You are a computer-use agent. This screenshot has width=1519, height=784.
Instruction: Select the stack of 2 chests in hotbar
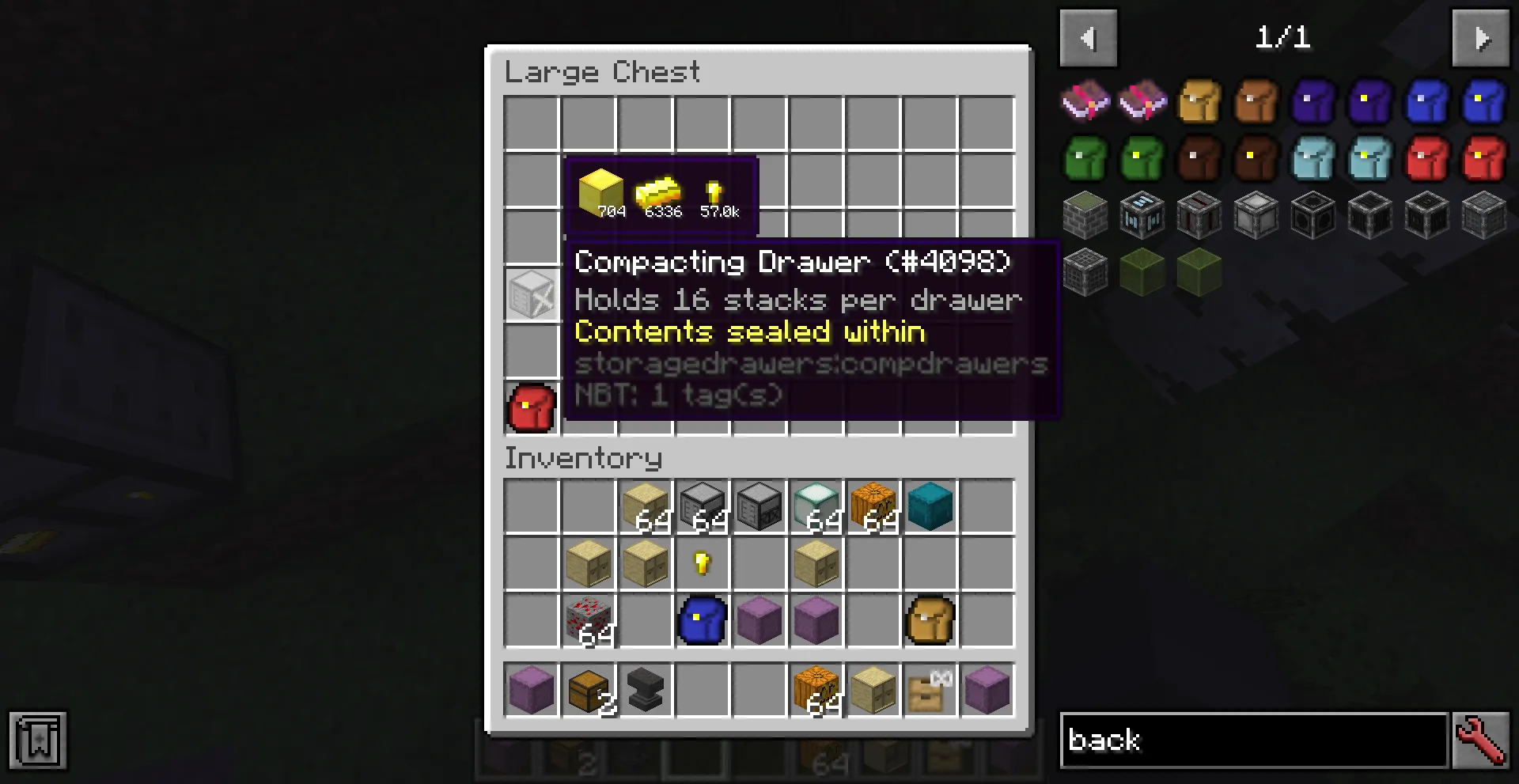pyautogui.click(x=589, y=690)
